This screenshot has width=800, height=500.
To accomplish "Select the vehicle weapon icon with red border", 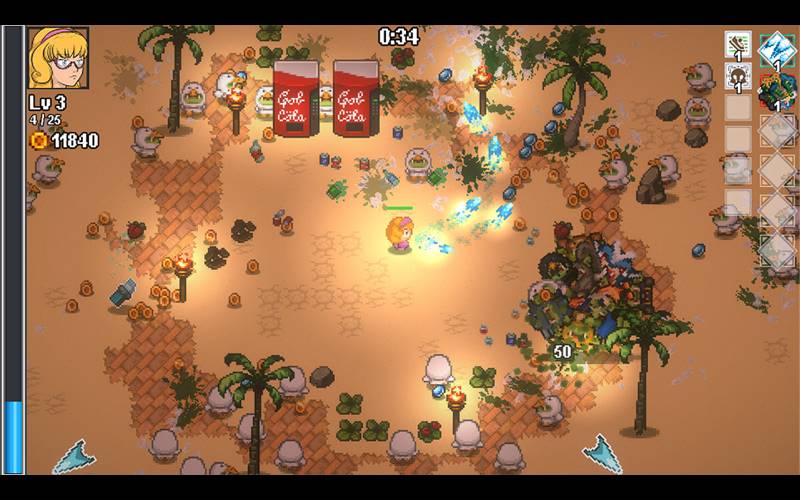I will coord(776,92).
